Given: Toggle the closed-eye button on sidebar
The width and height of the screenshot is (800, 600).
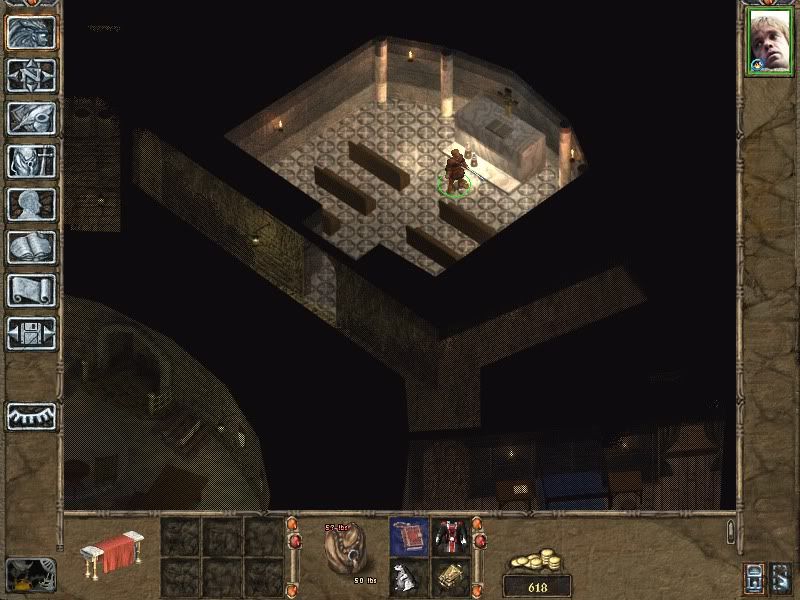Looking at the screenshot, I should tap(31, 415).
